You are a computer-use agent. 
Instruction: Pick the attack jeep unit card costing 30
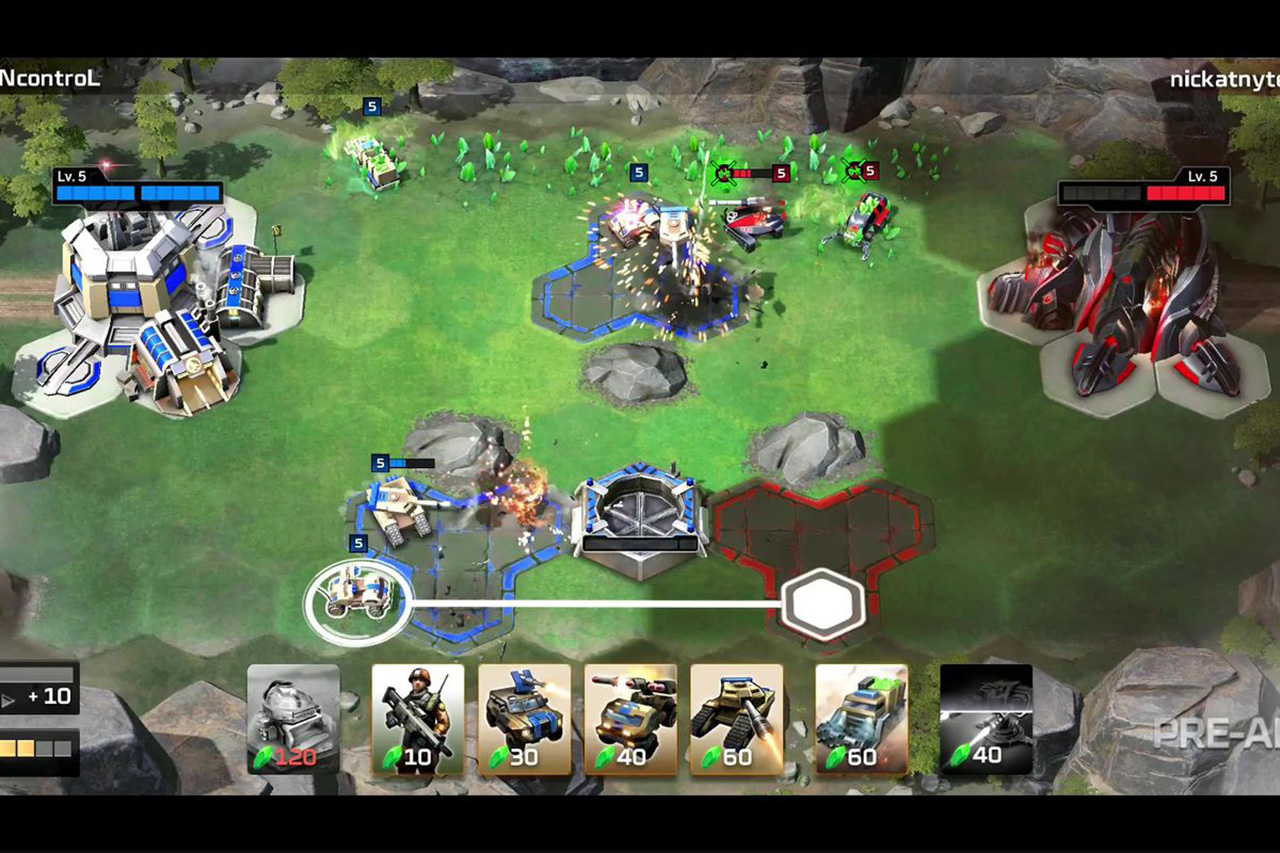524,720
